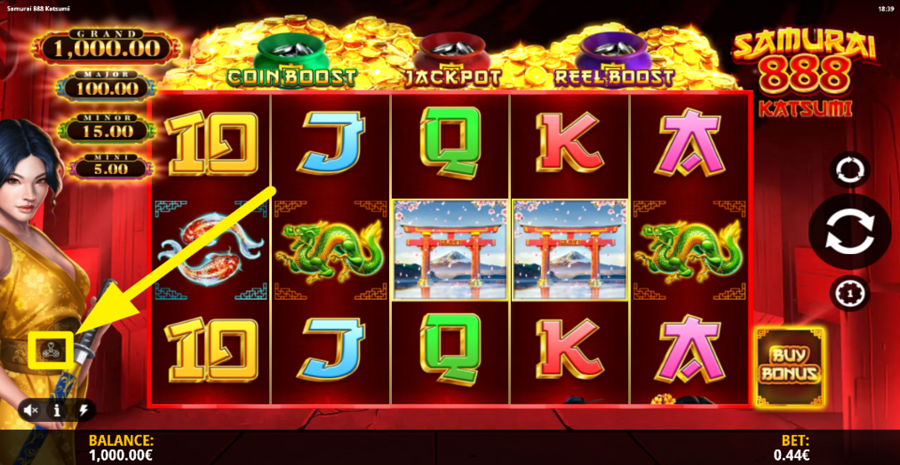The height and width of the screenshot is (465, 900).
Task: Click the Buy Bonus button
Action: click(789, 366)
